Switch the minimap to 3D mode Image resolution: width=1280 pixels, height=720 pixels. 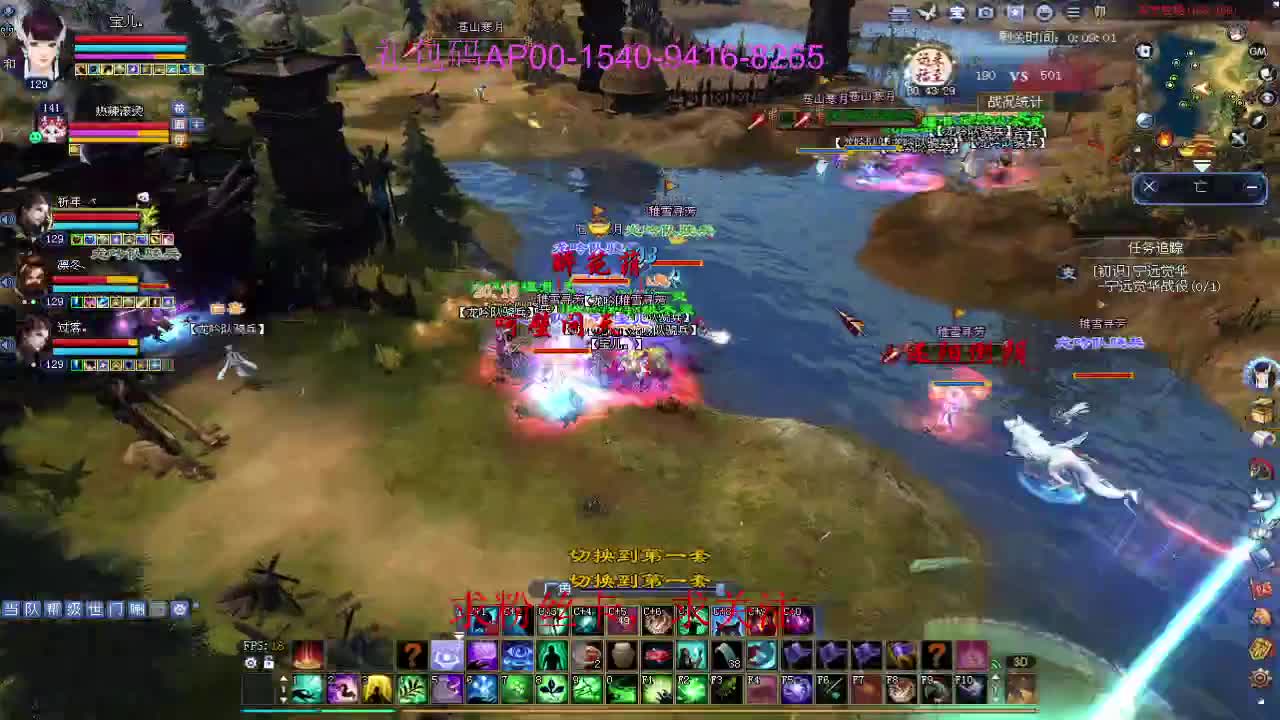(1020, 661)
